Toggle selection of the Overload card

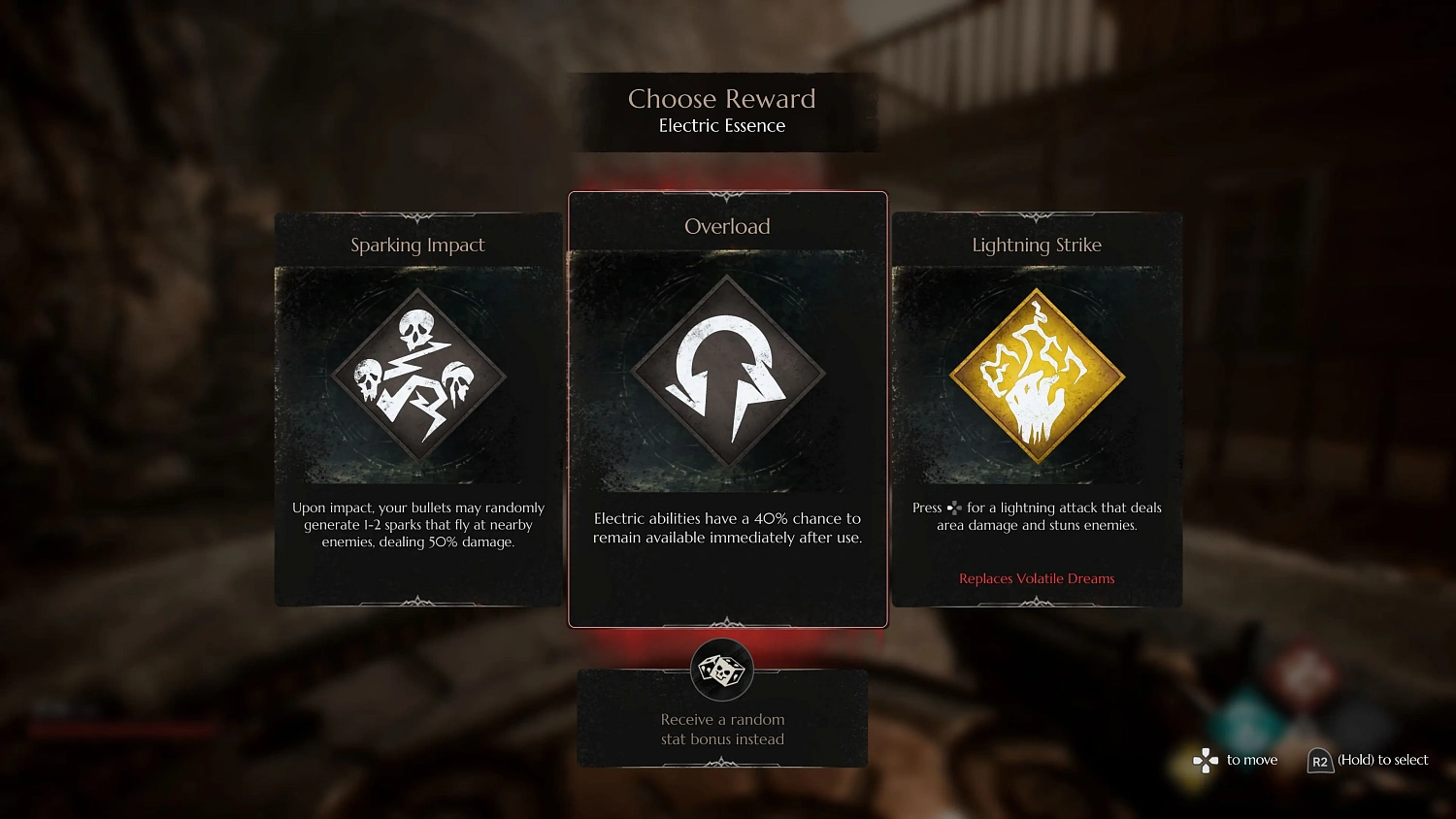(726, 408)
